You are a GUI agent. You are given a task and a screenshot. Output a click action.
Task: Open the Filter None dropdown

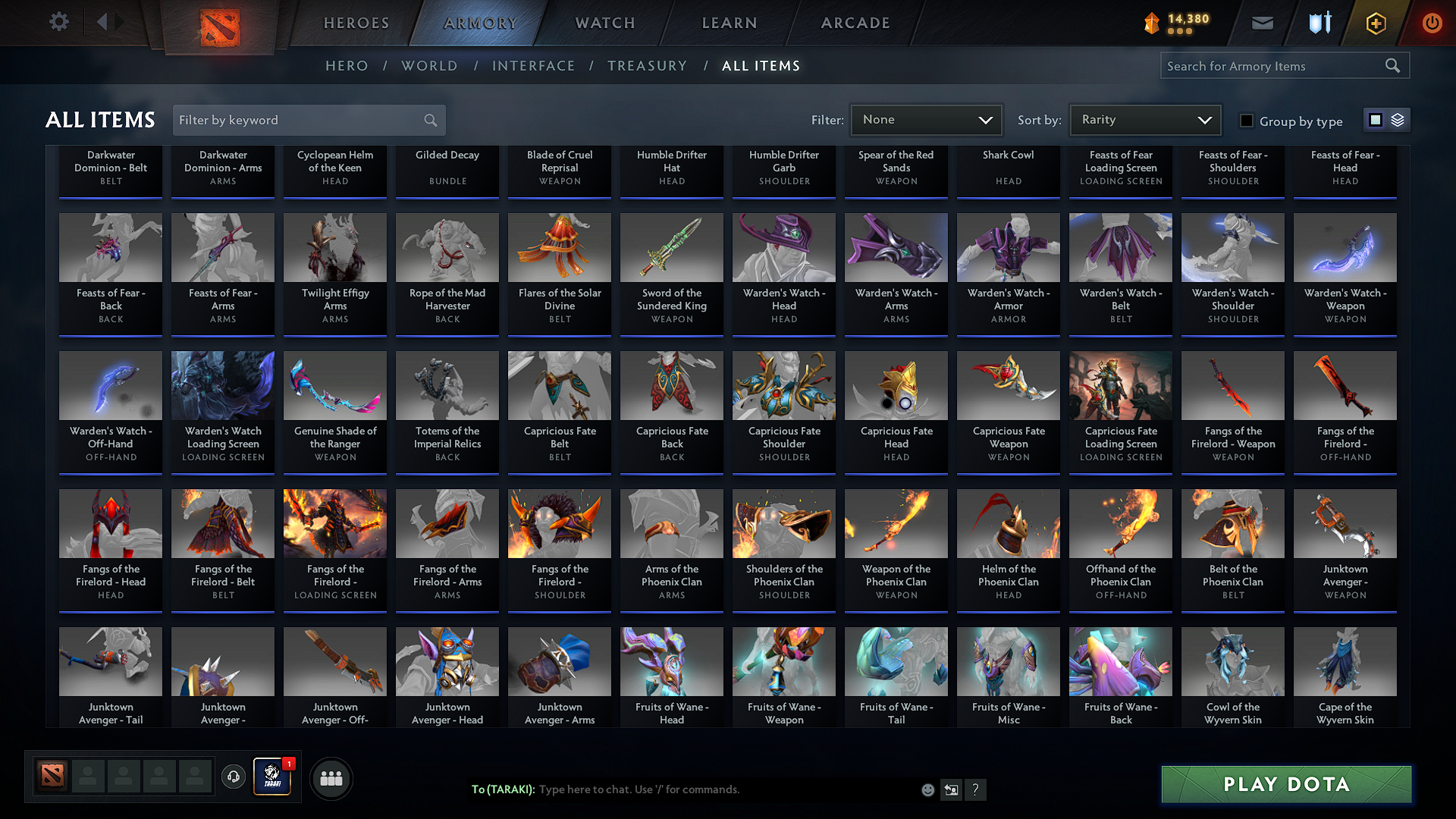point(926,119)
